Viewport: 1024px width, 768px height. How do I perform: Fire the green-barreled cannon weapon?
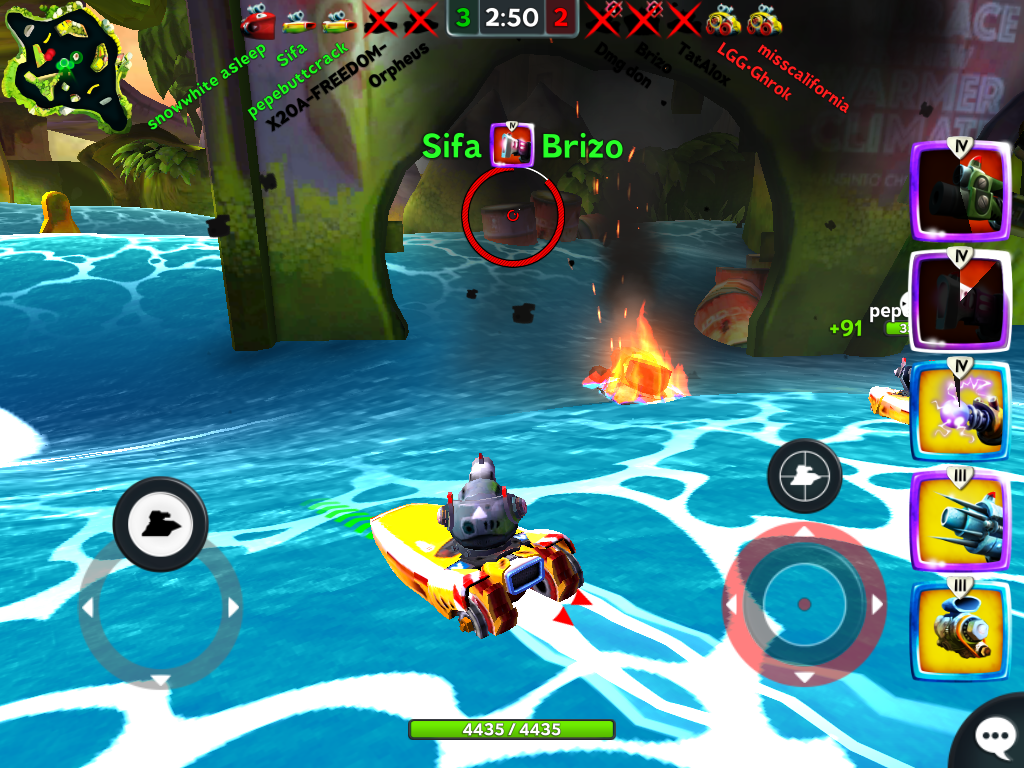pos(960,192)
